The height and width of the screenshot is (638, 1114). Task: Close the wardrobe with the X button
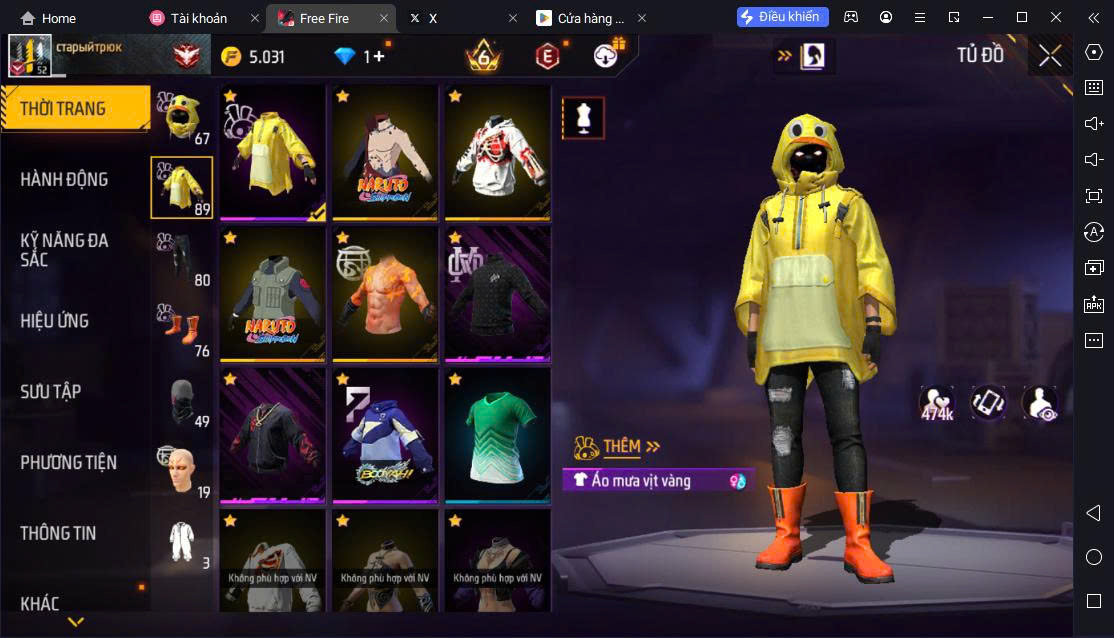[x=1050, y=56]
